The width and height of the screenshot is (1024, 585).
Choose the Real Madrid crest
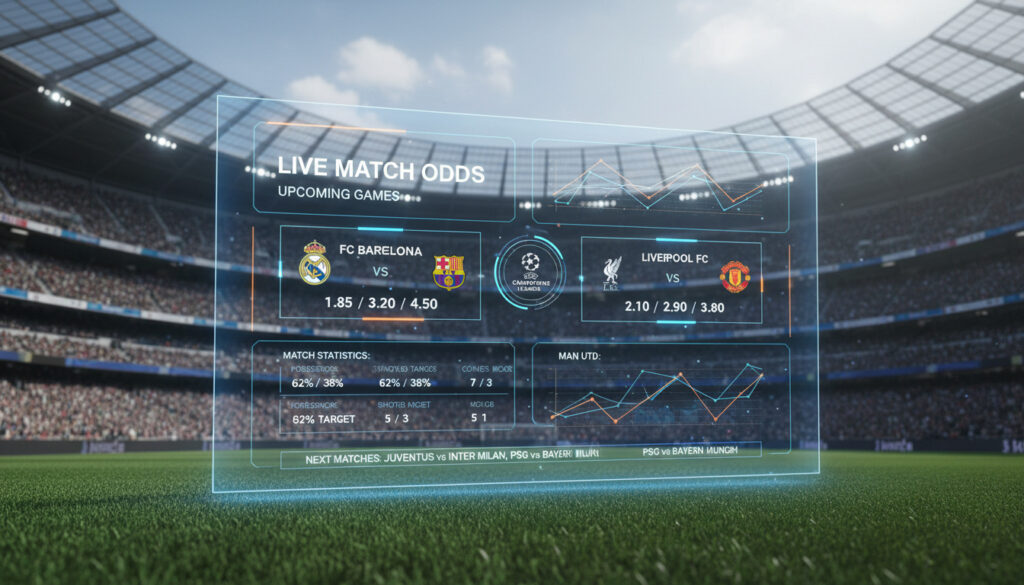tap(314, 266)
